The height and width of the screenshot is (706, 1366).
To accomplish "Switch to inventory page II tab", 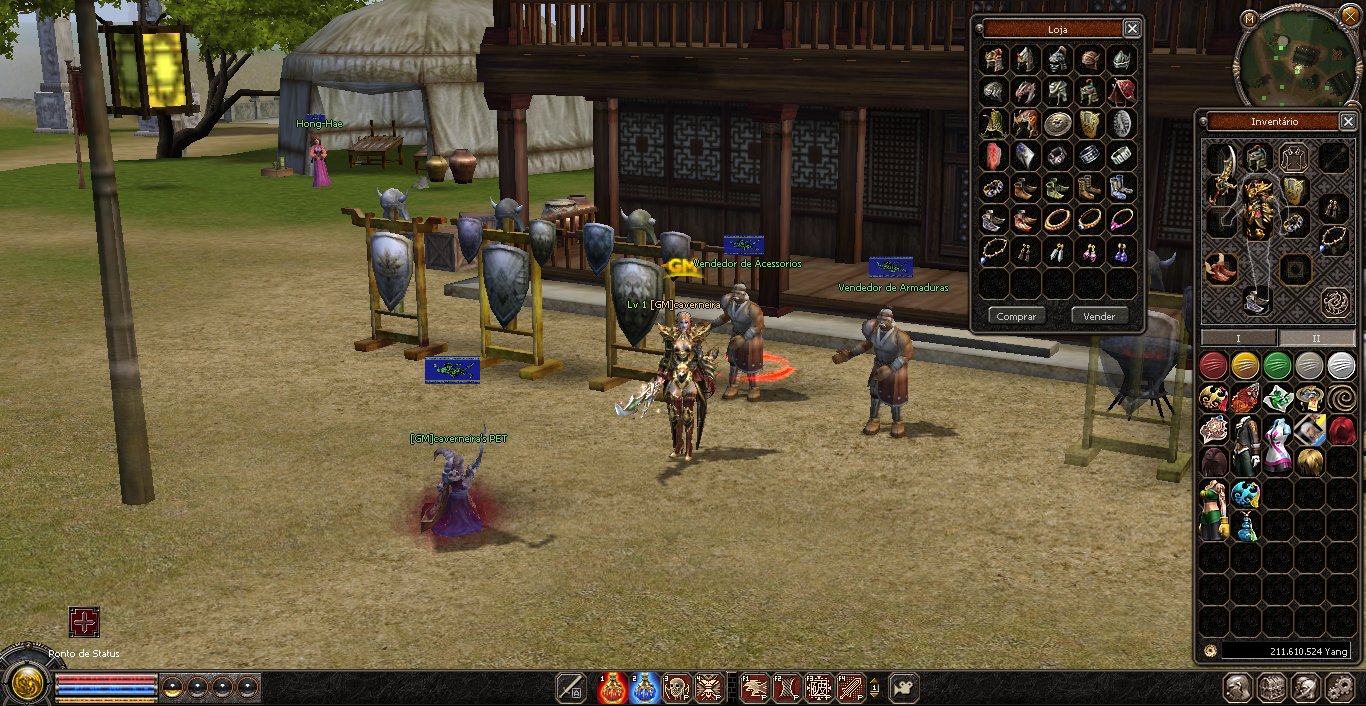I will pos(1316,338).
